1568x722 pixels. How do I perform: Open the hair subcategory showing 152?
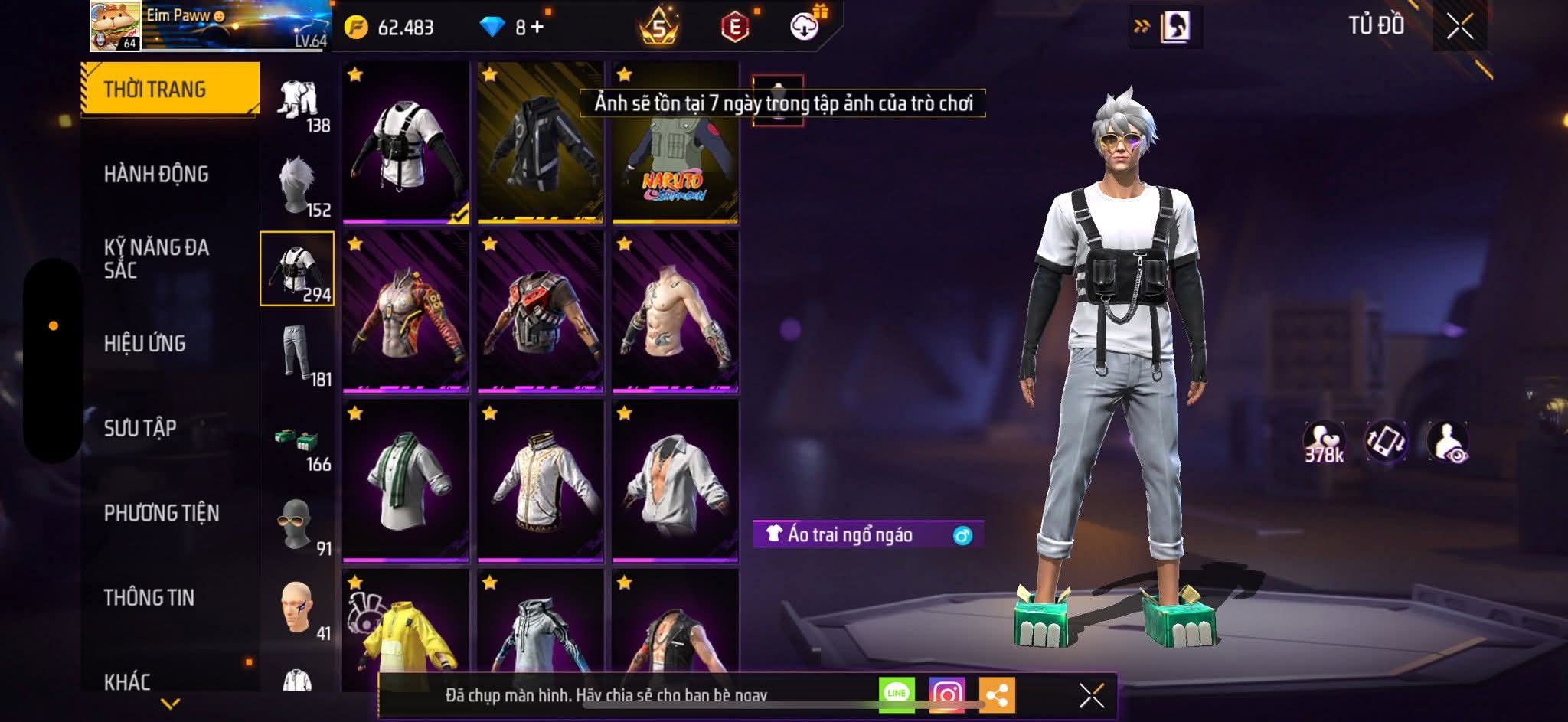tap(298, 185)
